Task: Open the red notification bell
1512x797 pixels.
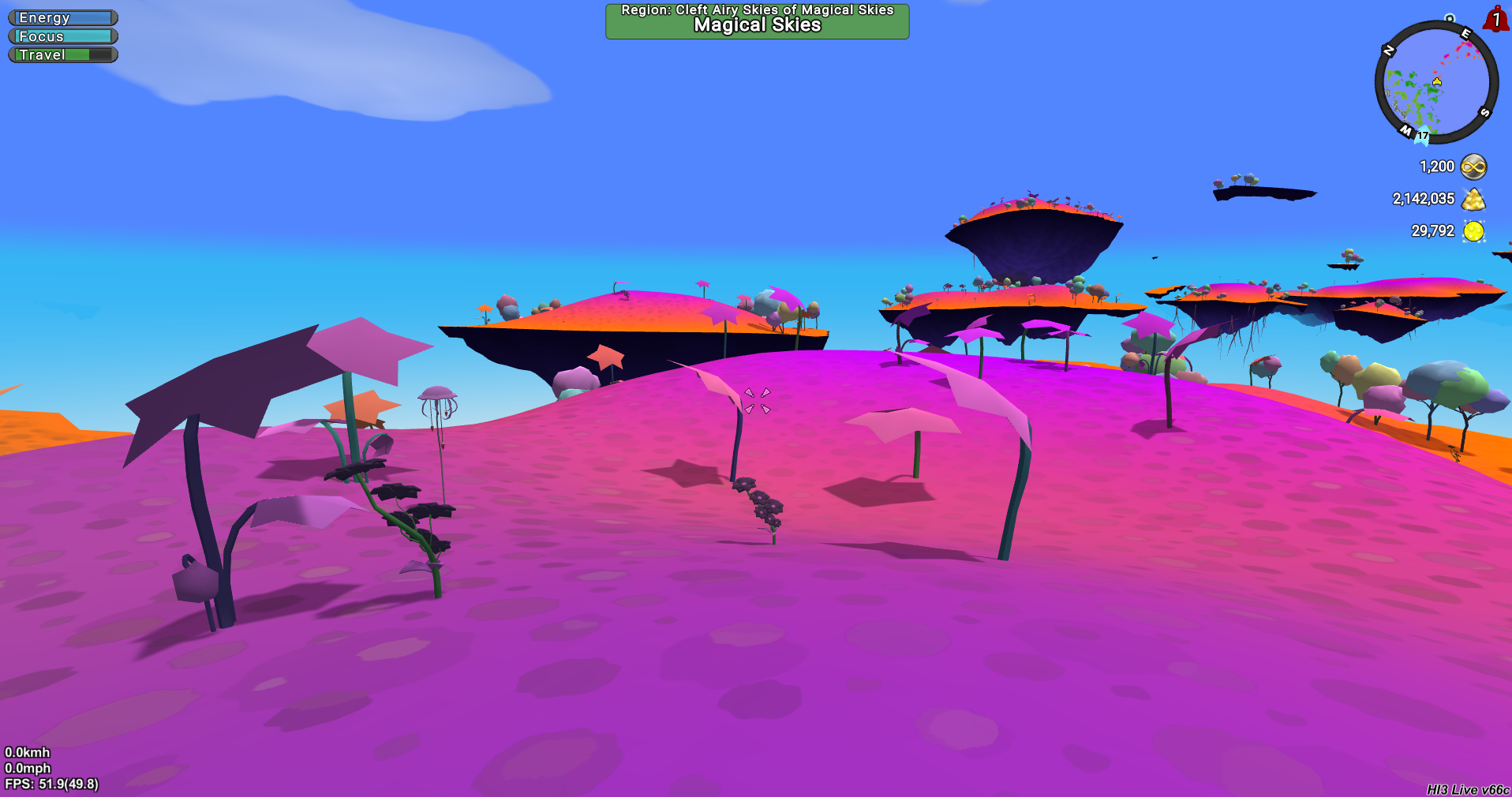Action: [x=1495, y=19]
